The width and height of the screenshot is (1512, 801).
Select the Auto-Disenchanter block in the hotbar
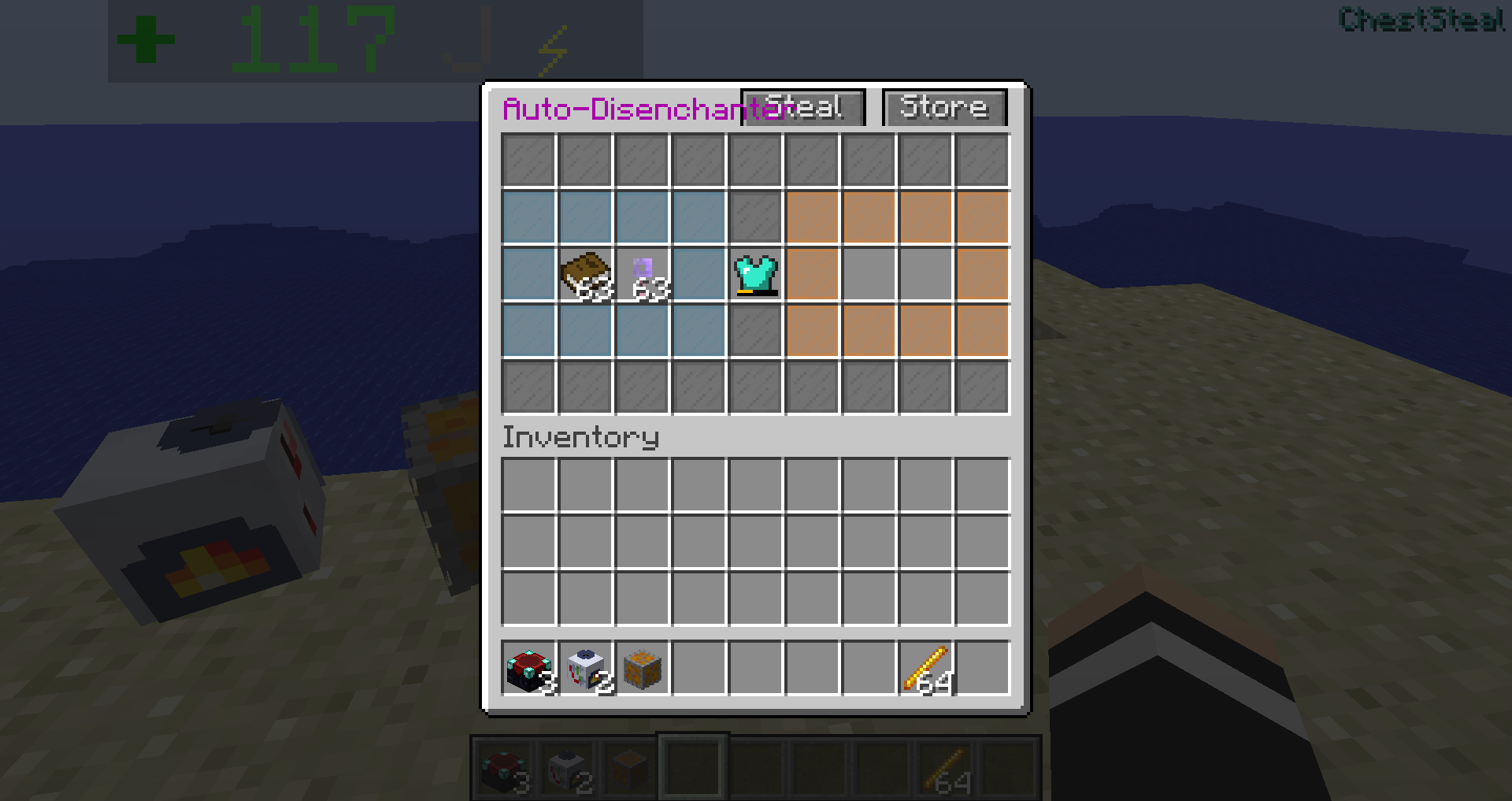(528, 668)
